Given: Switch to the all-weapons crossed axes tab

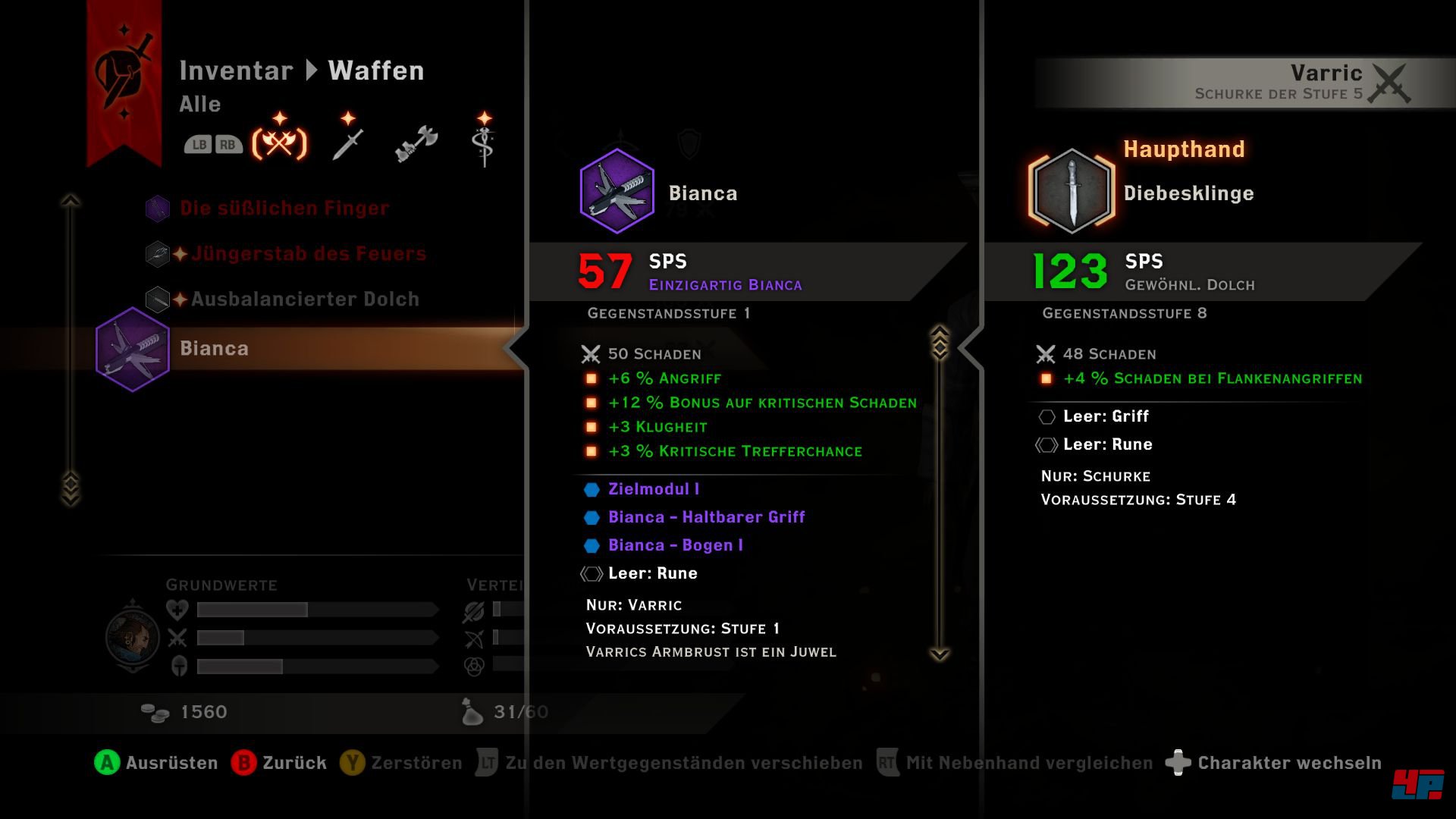Looking at the screenshot, I should (279, 143).
